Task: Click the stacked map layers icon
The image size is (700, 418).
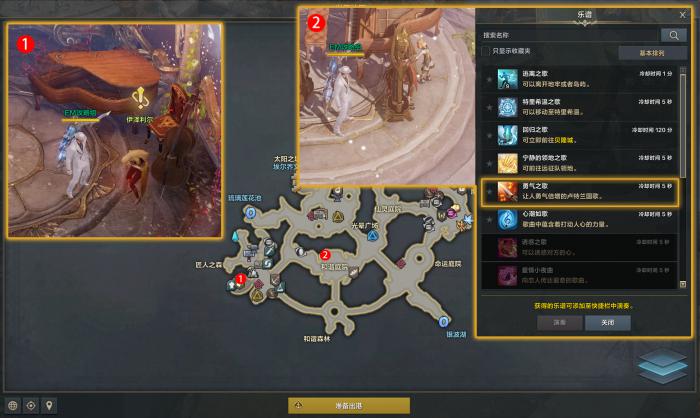Action: coord(661,365)
